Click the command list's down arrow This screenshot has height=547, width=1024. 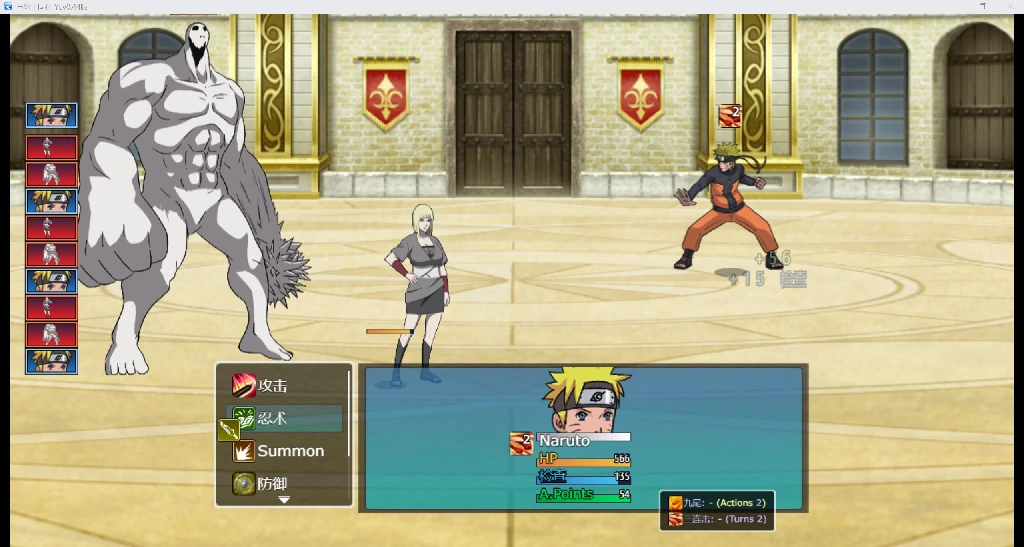click(x=284, y=499)
